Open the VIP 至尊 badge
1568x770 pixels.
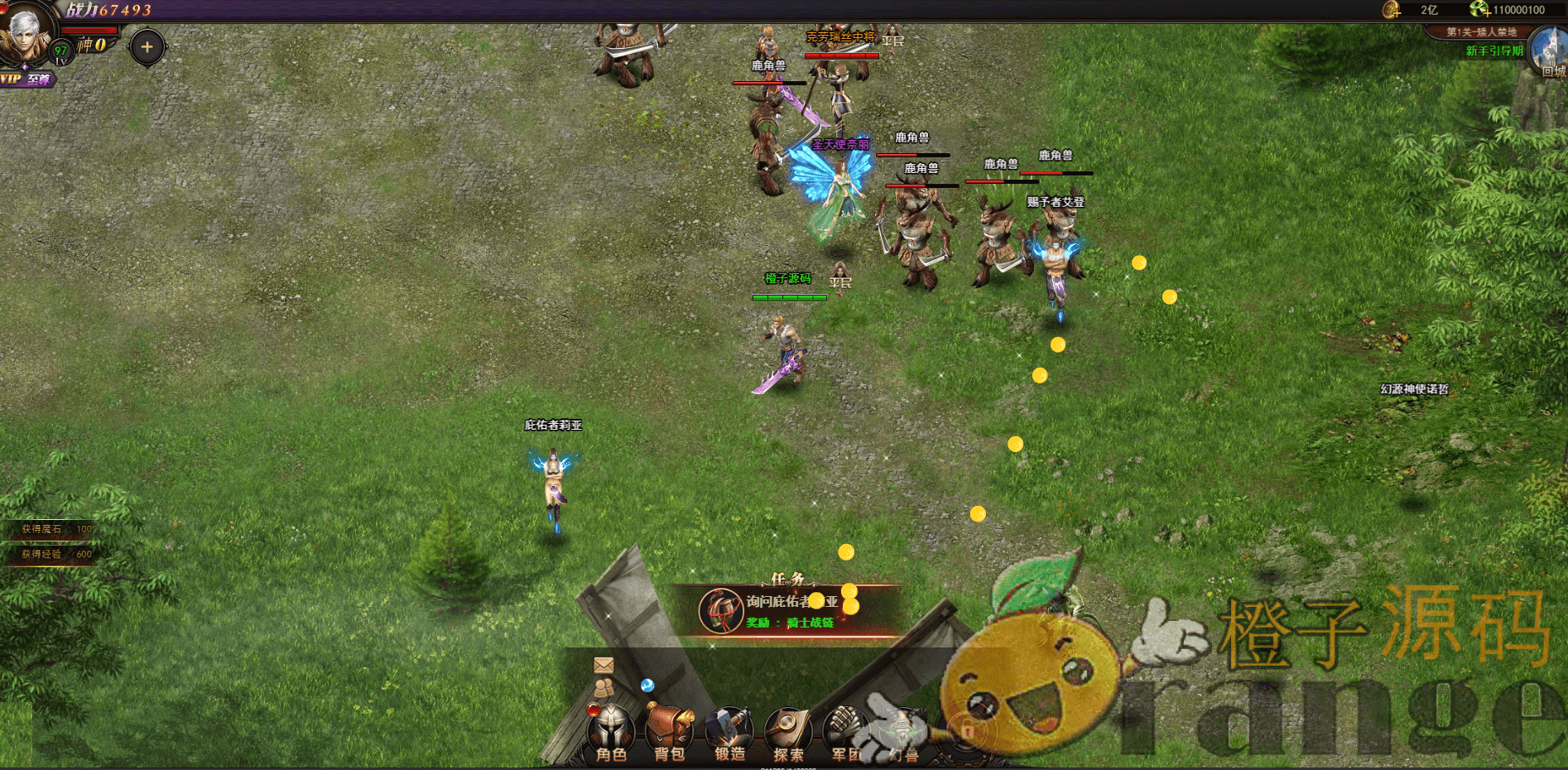[x=26, y=79]
